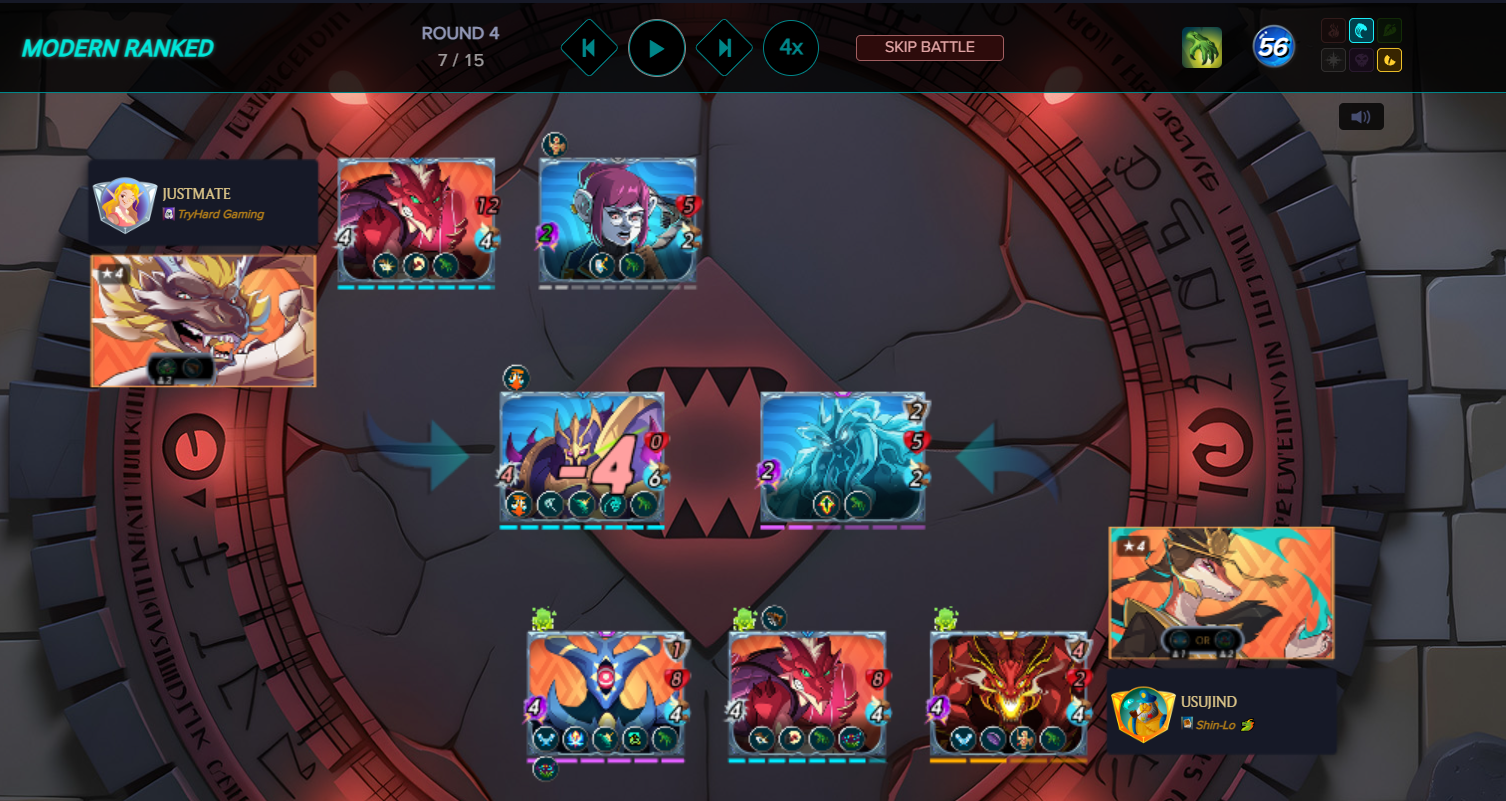Inspect the dark red golden-horned dragon card
This screenshot has height=801, width=1506.
coord(1008,693)
